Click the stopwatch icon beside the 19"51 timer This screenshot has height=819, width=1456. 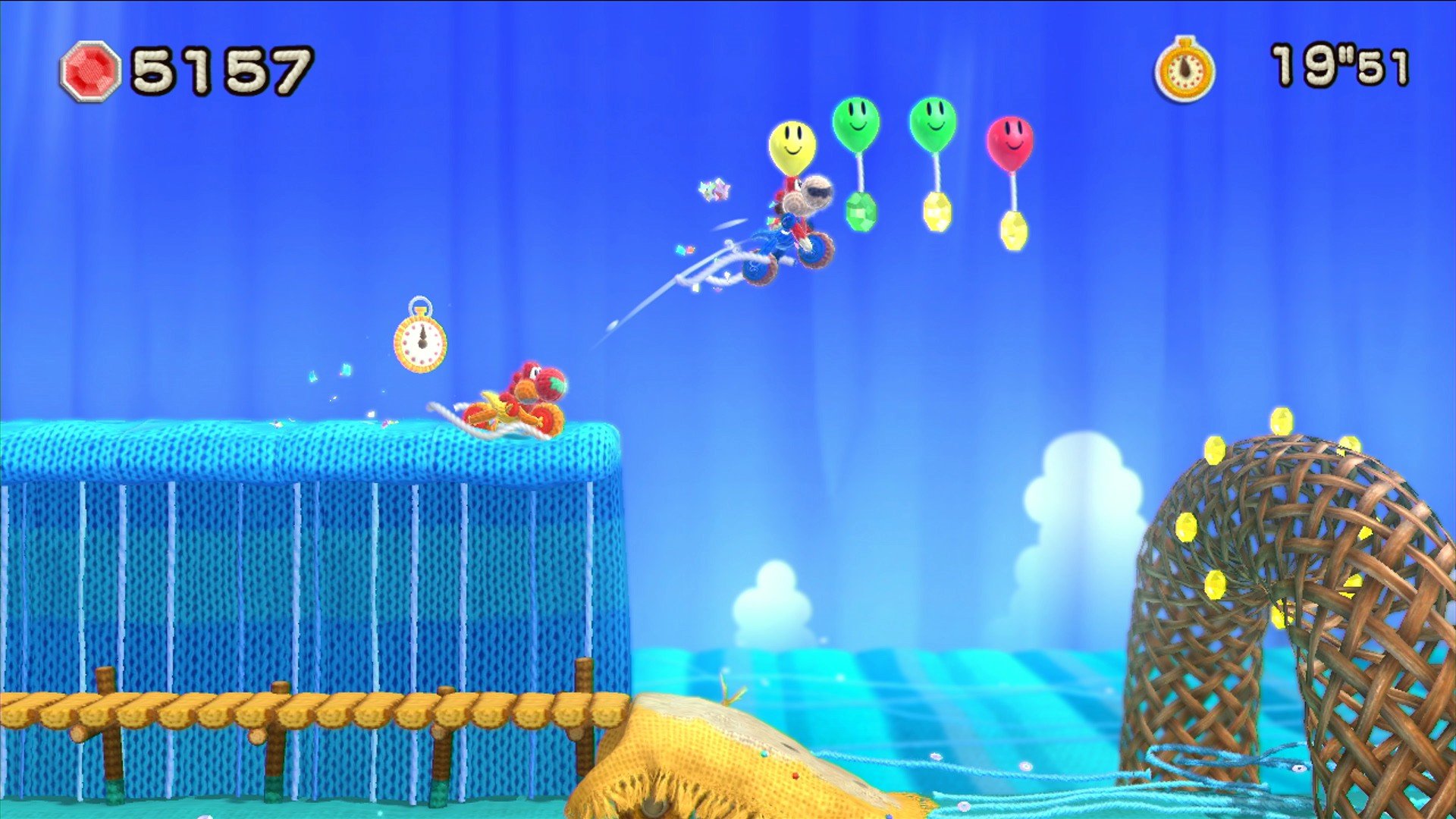pos(1185,71)
